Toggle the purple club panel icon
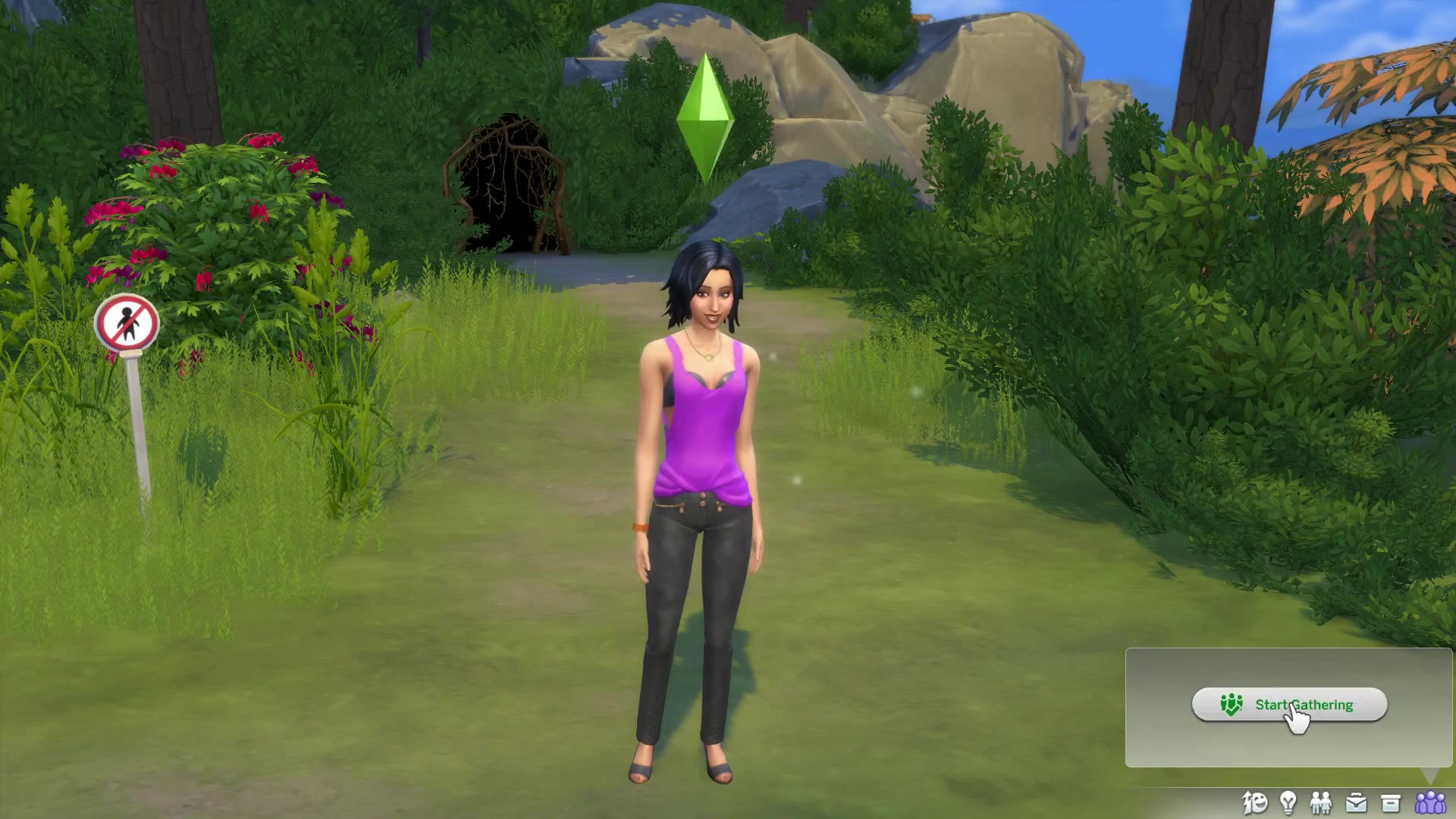Image resolution: width=1456 pixels, height=819 pixels. (x=1430, y=802)
